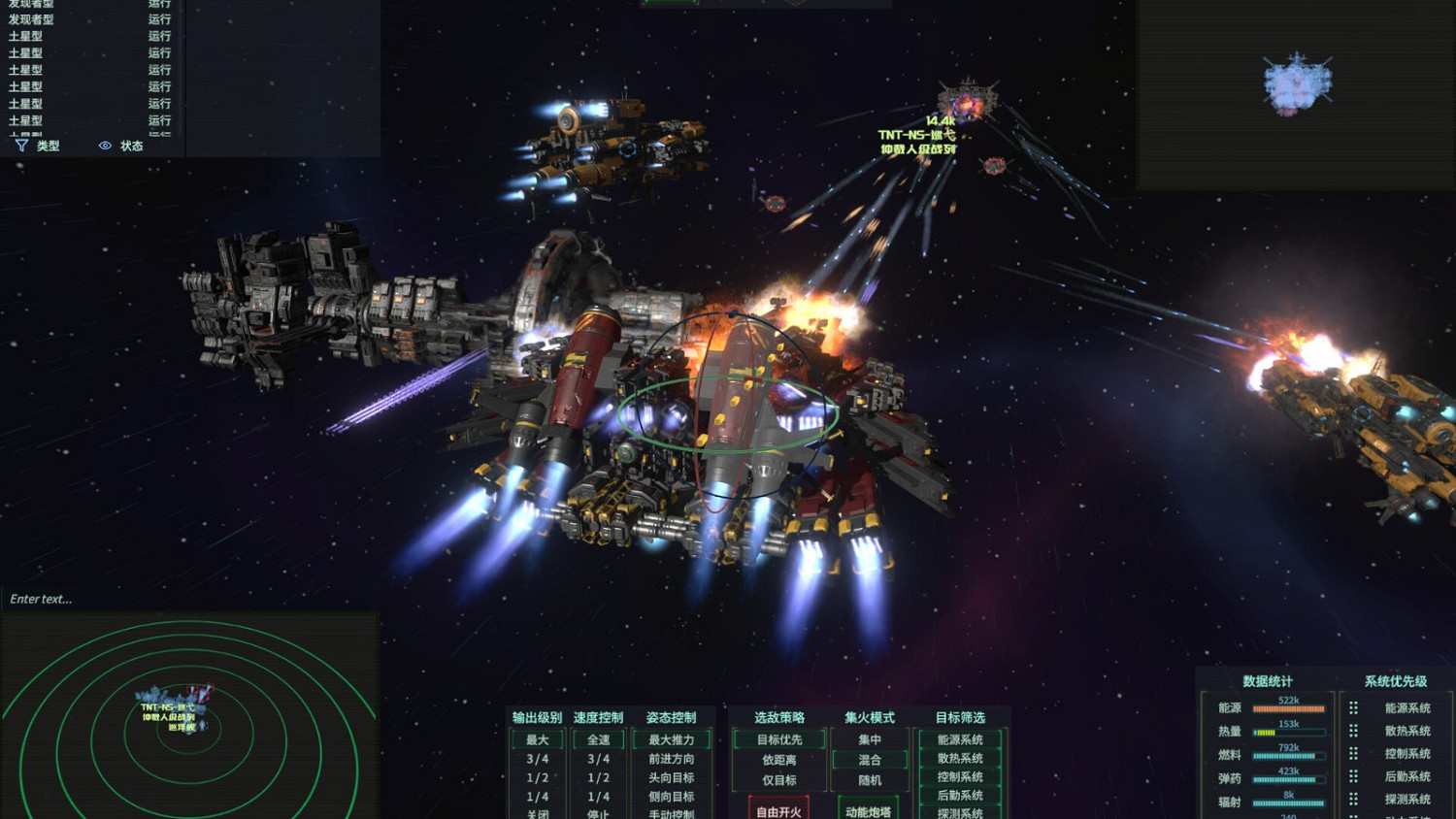
Task: Click the eye icon beside 状态
Action: click(x=104, y=146)
